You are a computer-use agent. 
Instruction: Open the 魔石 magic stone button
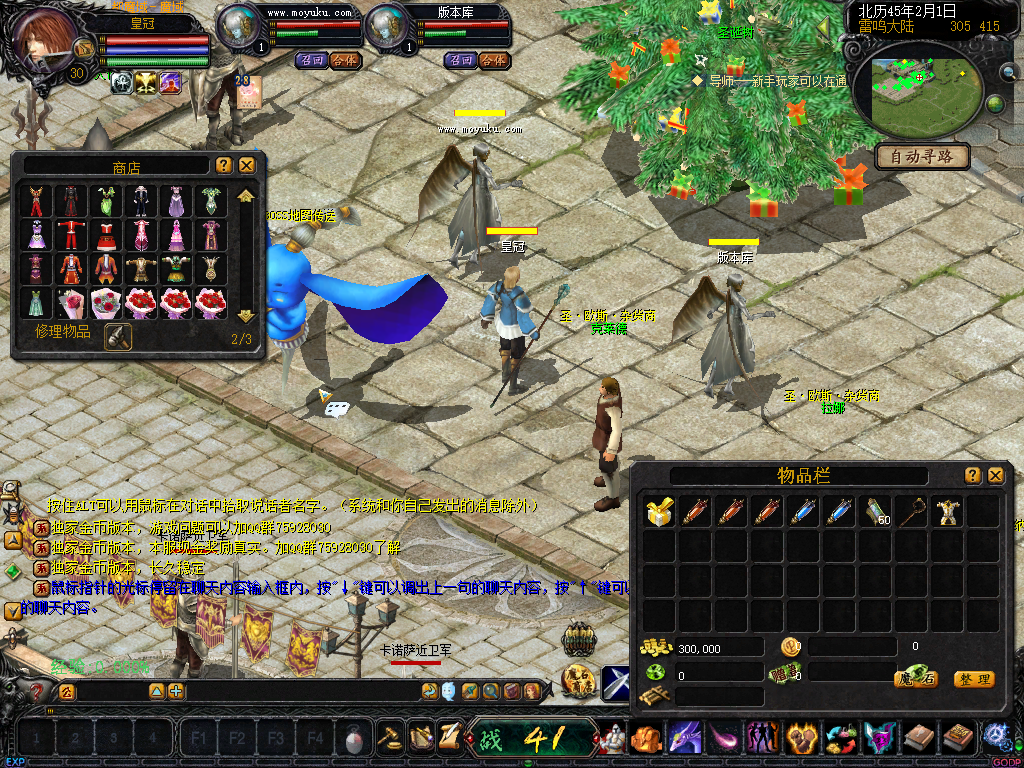915,679
